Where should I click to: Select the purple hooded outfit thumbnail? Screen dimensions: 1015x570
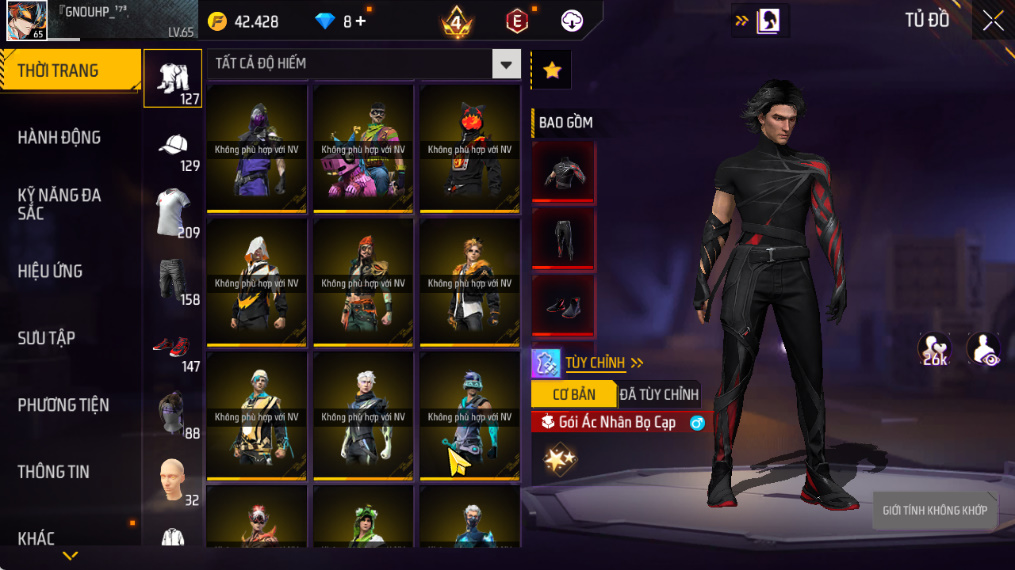coord(256,147)
